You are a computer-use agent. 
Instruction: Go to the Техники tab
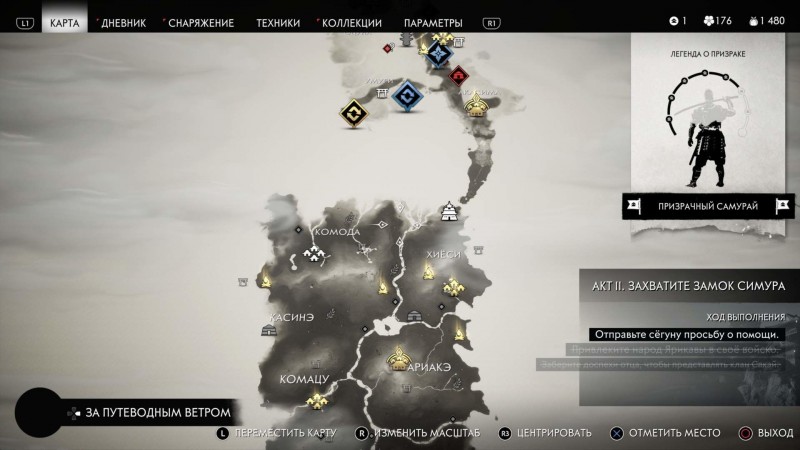pos(277,22)
